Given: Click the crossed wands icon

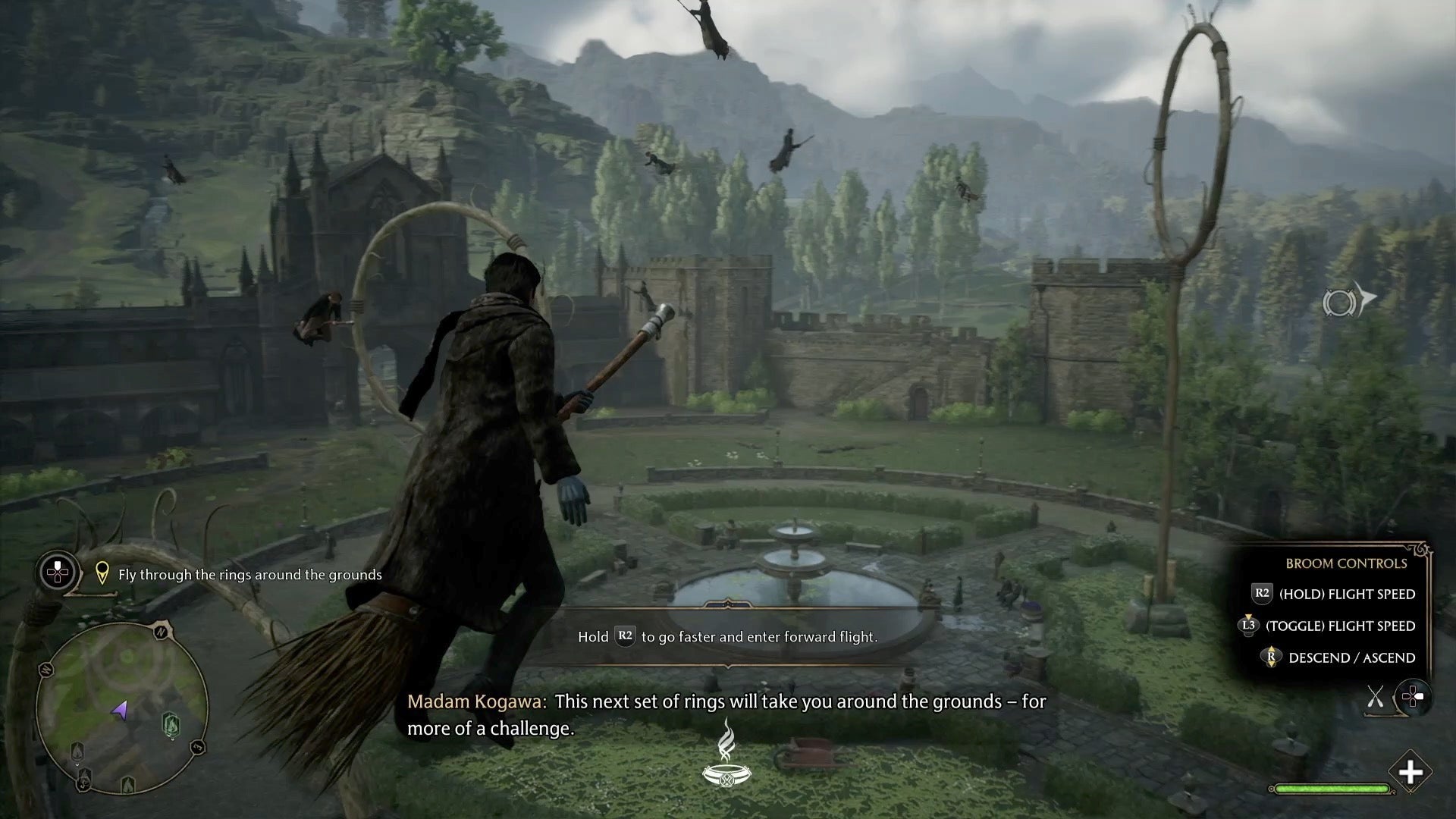Looking at the screenshot, I should click(1375, 697).
